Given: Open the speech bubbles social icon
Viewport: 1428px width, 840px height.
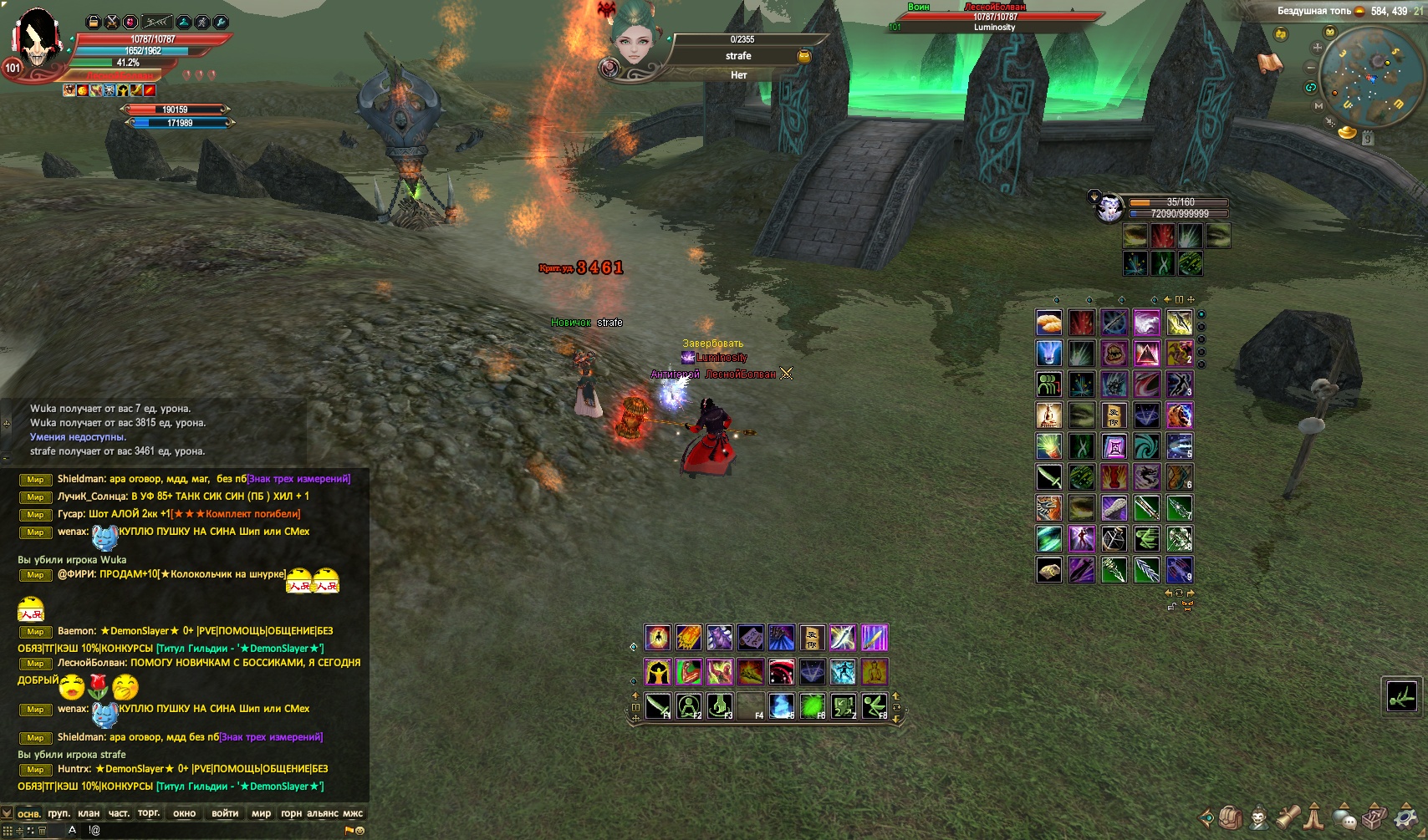Looking at the screenshot, I should tap(1344, 817).
